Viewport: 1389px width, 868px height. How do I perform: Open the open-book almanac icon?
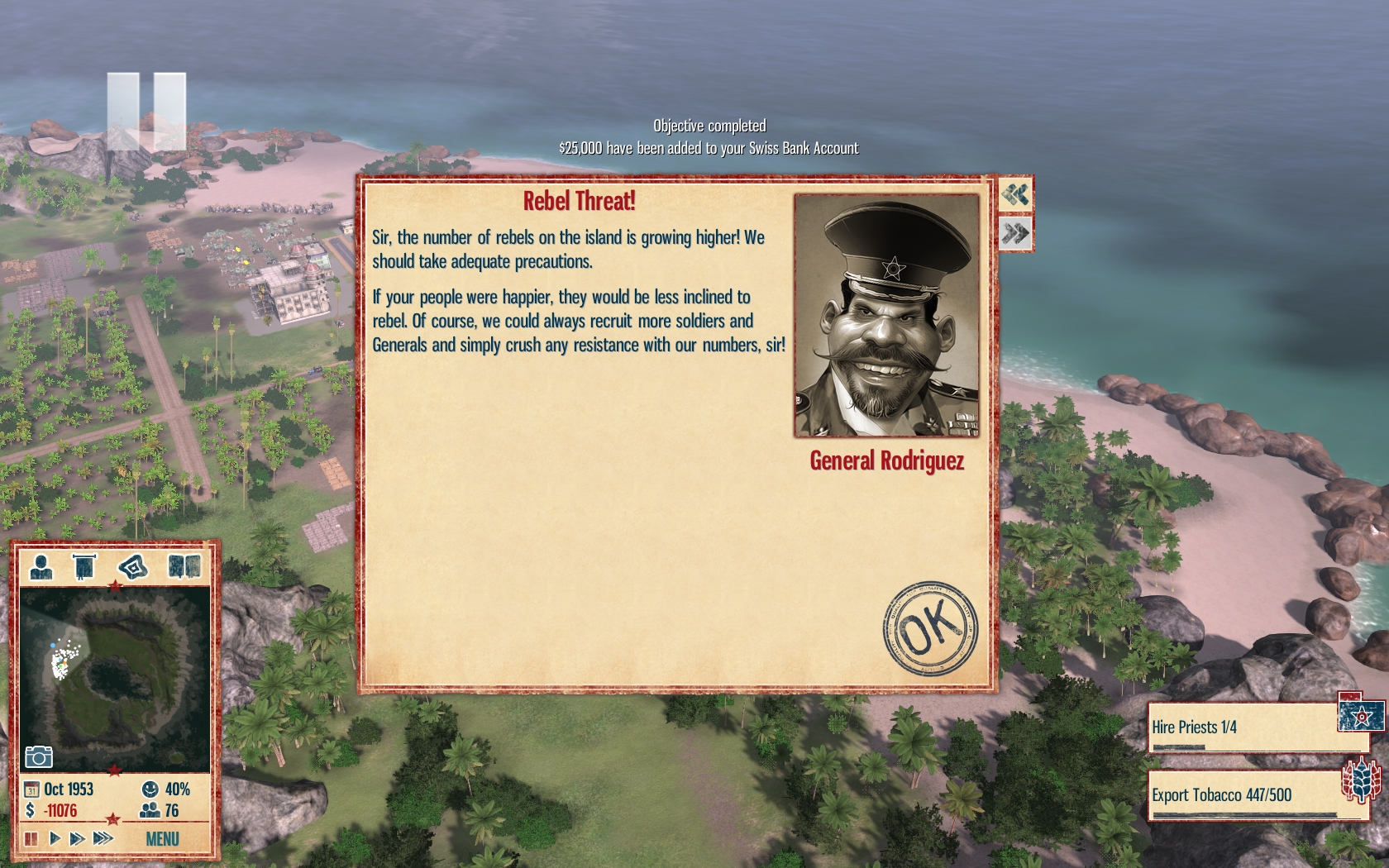pos(184,567)
